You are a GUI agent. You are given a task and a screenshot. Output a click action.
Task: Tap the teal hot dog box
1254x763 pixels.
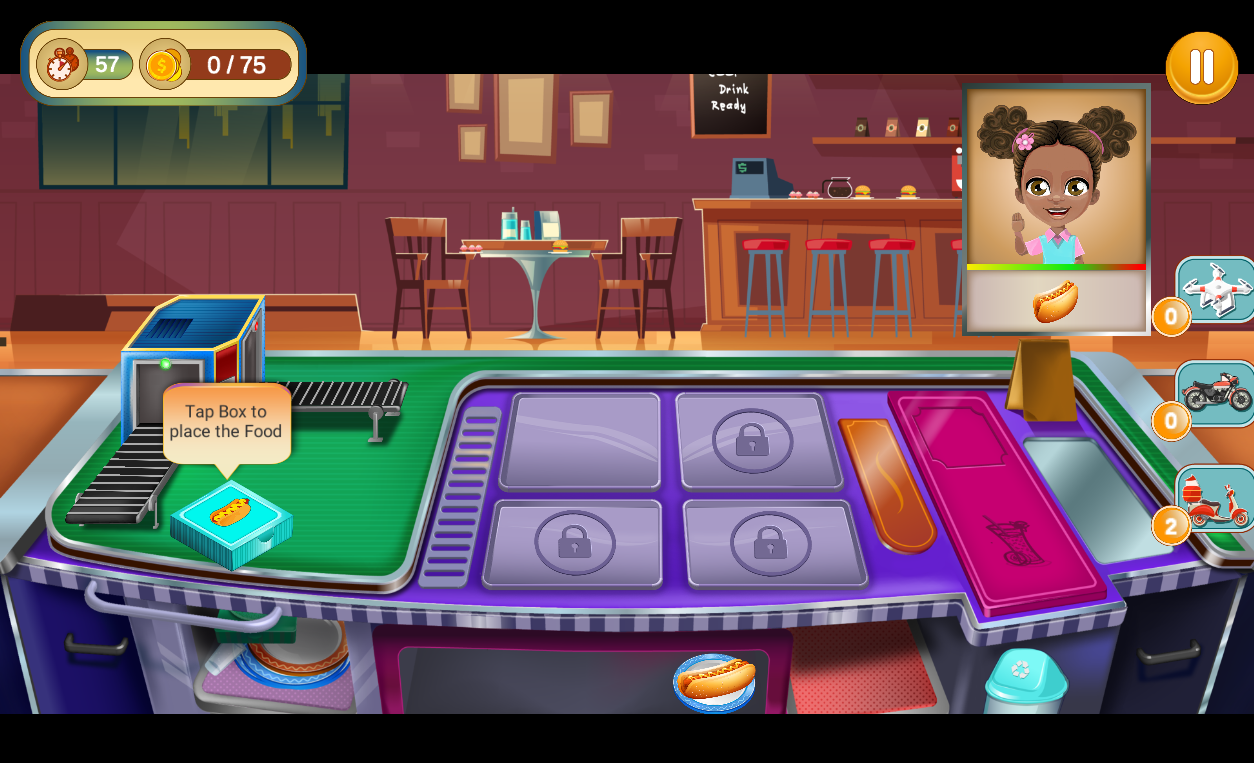pyautogui.click(x=231, y=524)
